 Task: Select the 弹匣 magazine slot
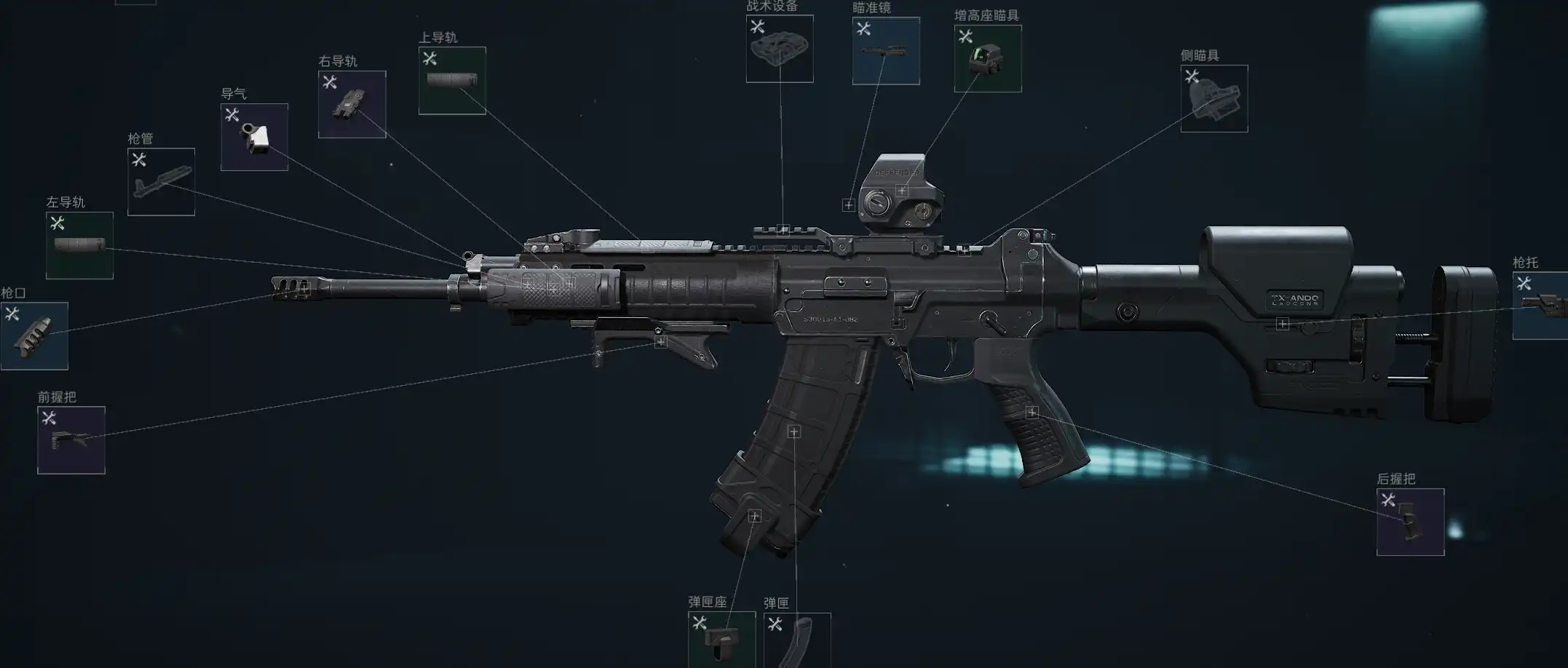click(797, 639)
